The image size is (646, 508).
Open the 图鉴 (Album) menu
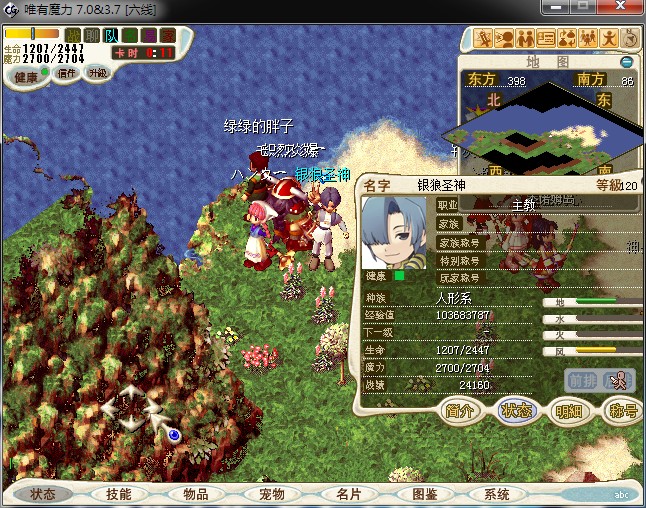[424, 494]
